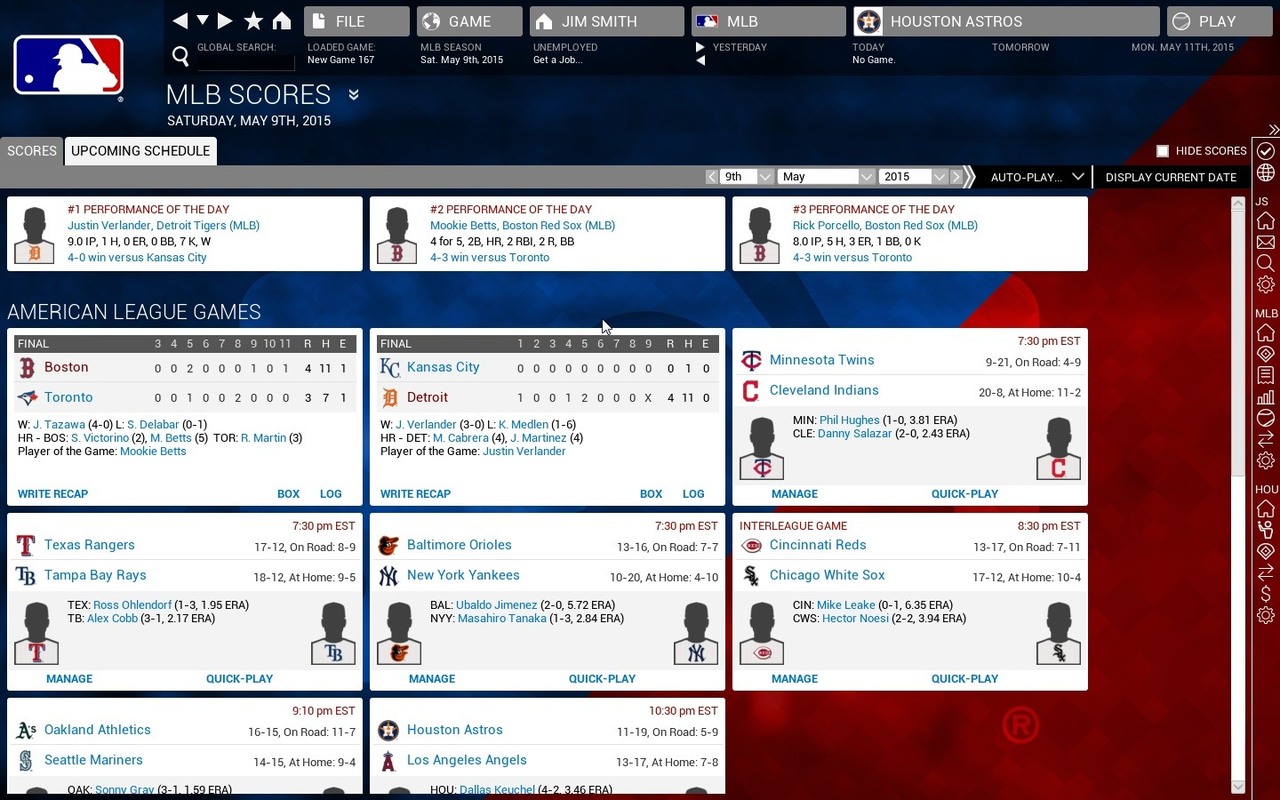This screenshot has width=1280, height=800.
Task: Open the year dropdown showing 2015
Action: click(x=912, y=177)
